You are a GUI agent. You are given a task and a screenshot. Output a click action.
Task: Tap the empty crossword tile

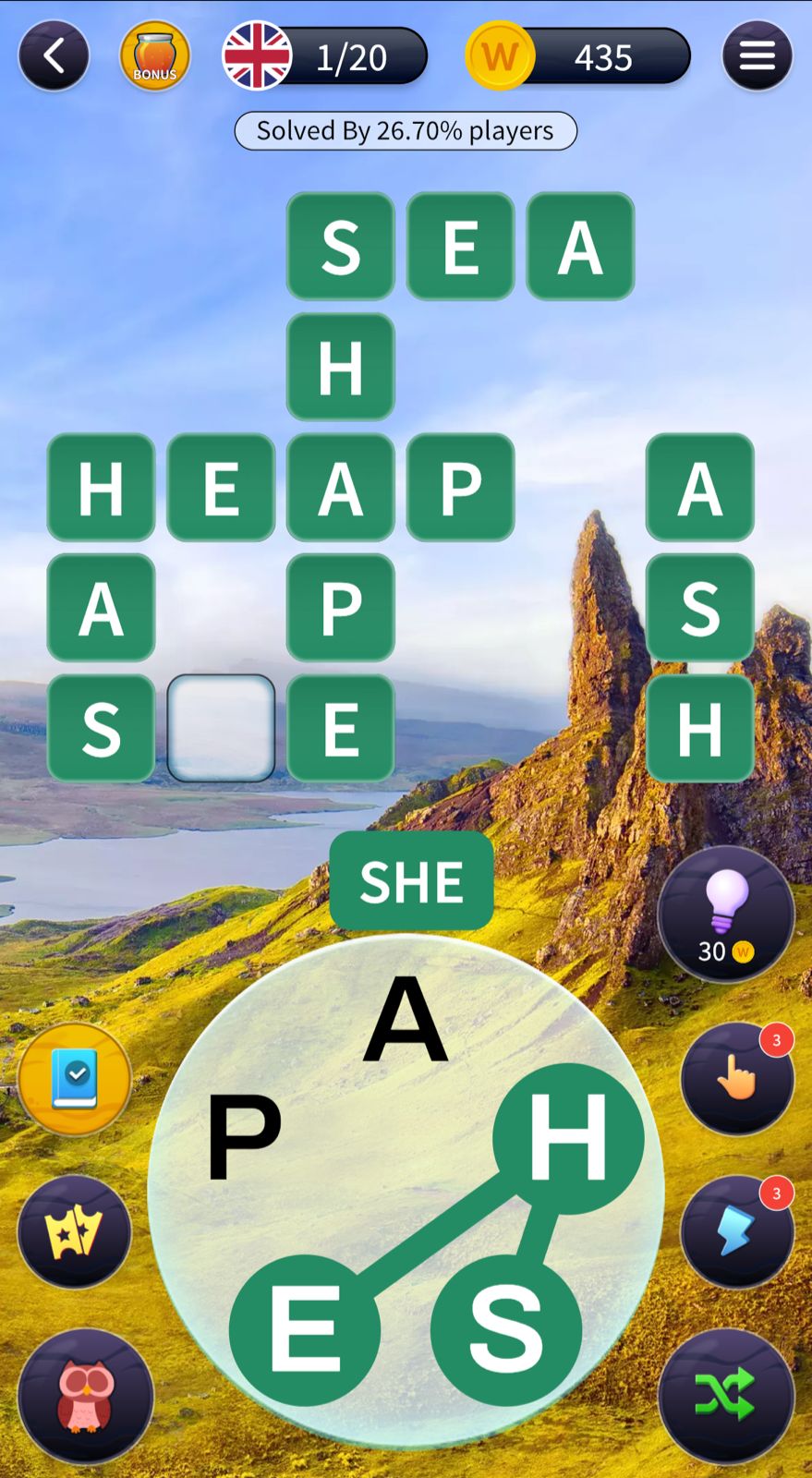pos(221,728)
